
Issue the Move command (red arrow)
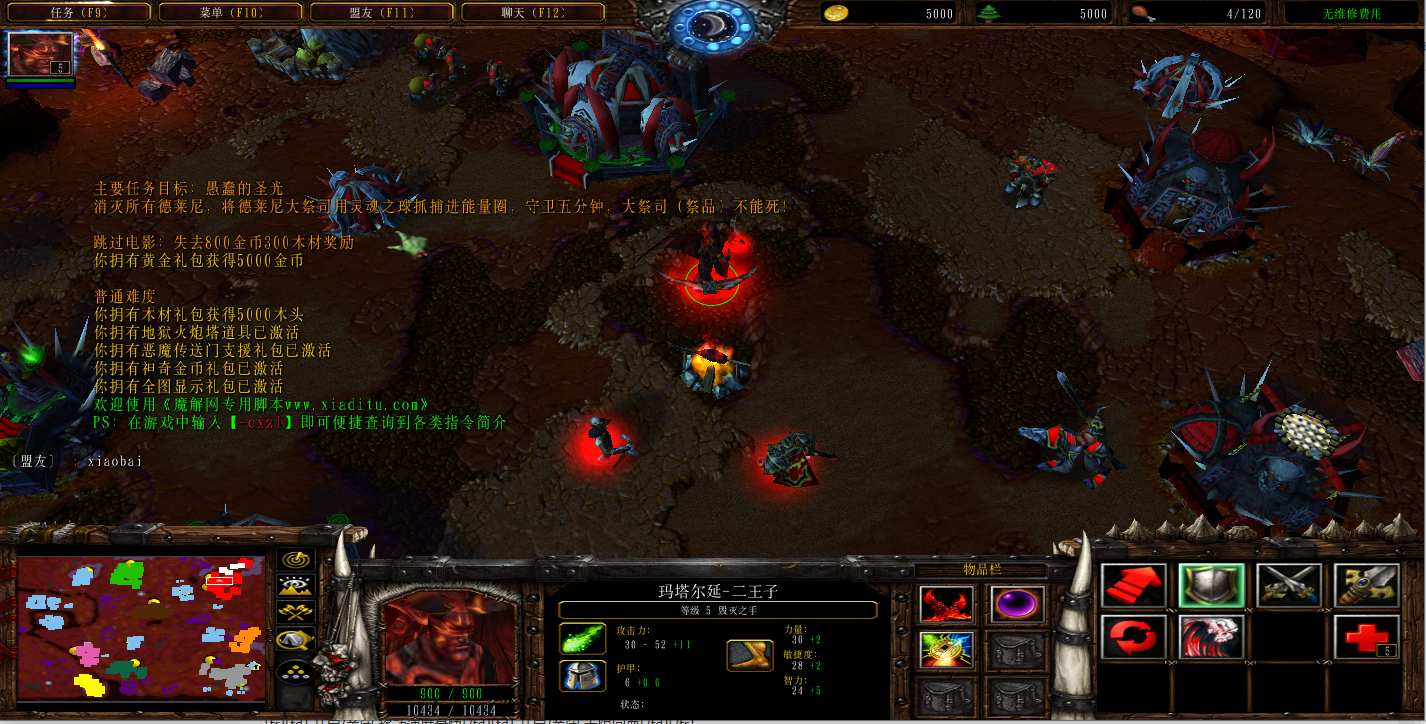pos(1133,586)
